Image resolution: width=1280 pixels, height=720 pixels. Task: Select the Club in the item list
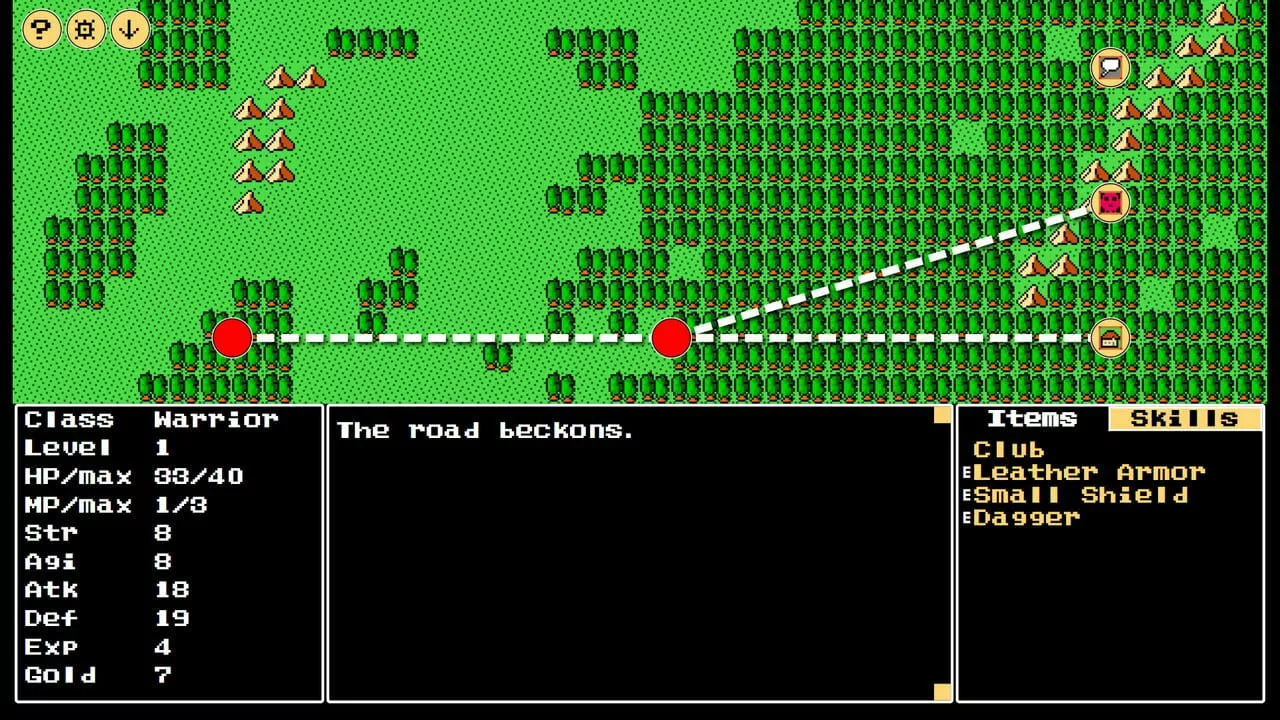(1008, 450)
